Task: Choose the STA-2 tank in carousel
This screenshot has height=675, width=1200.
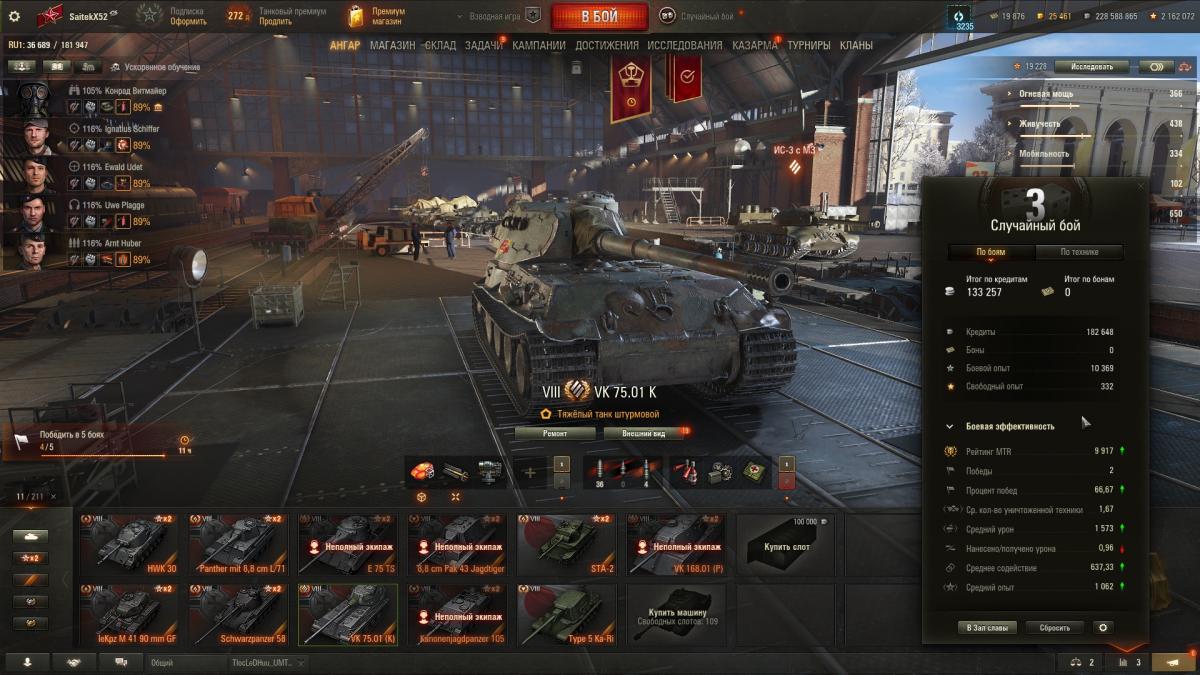Action: (565, 545)
